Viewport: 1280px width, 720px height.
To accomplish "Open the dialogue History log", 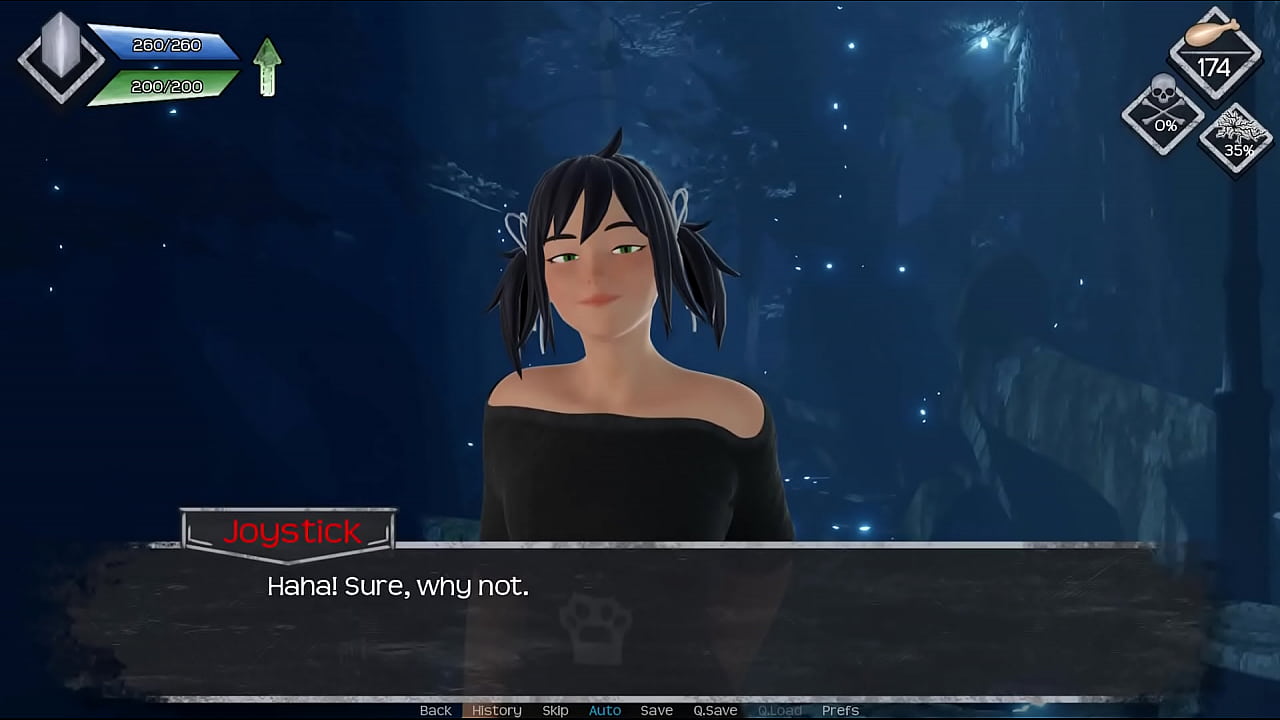I will click(496, 710).
